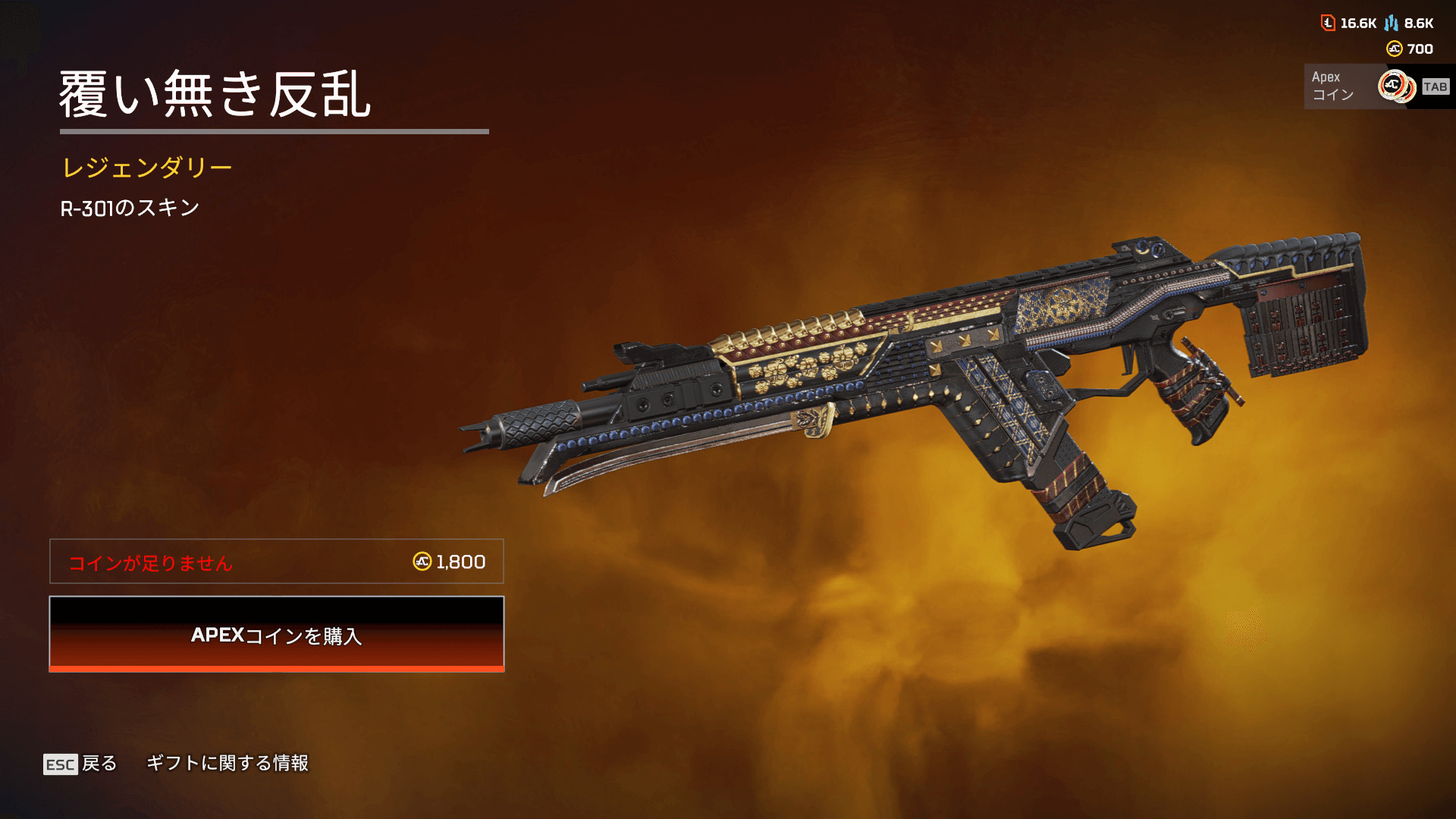The width and height of the screenshot is (1456, 819).
Task: Click the APEXコインを購入 purchase button
Action: (x=277, y=634)
